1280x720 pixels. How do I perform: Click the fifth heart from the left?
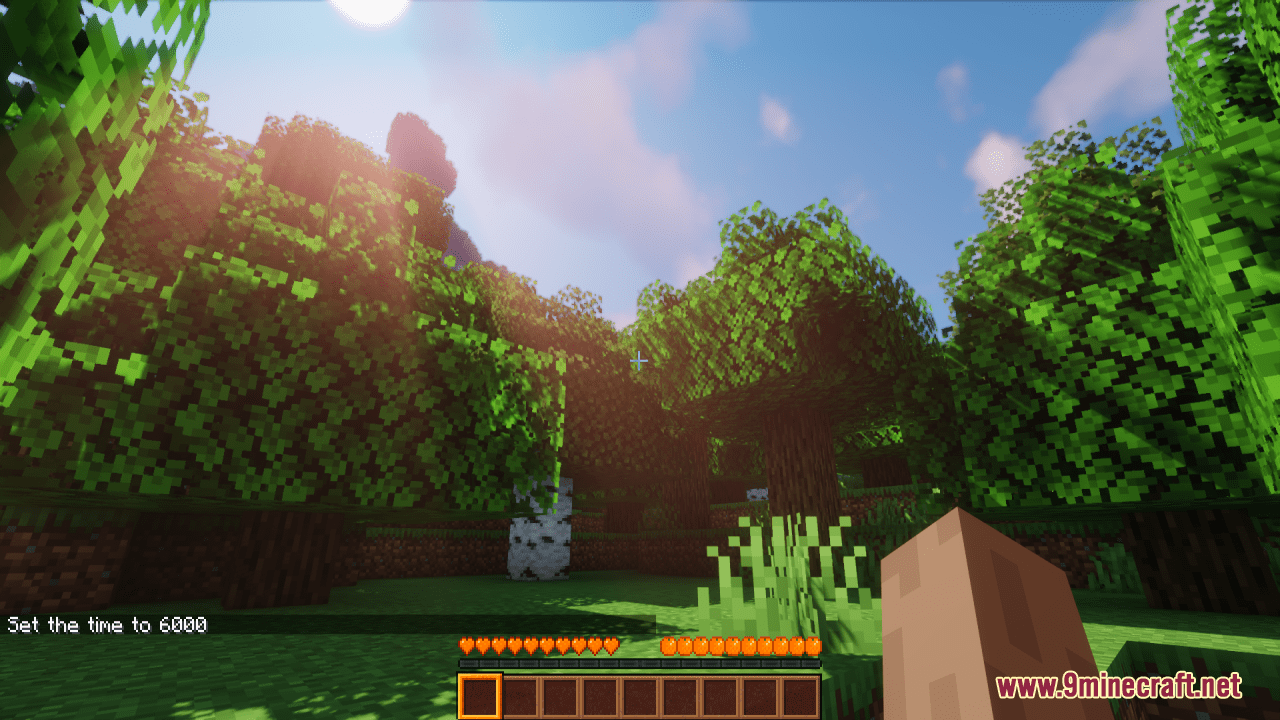click(x=528, y=645)
